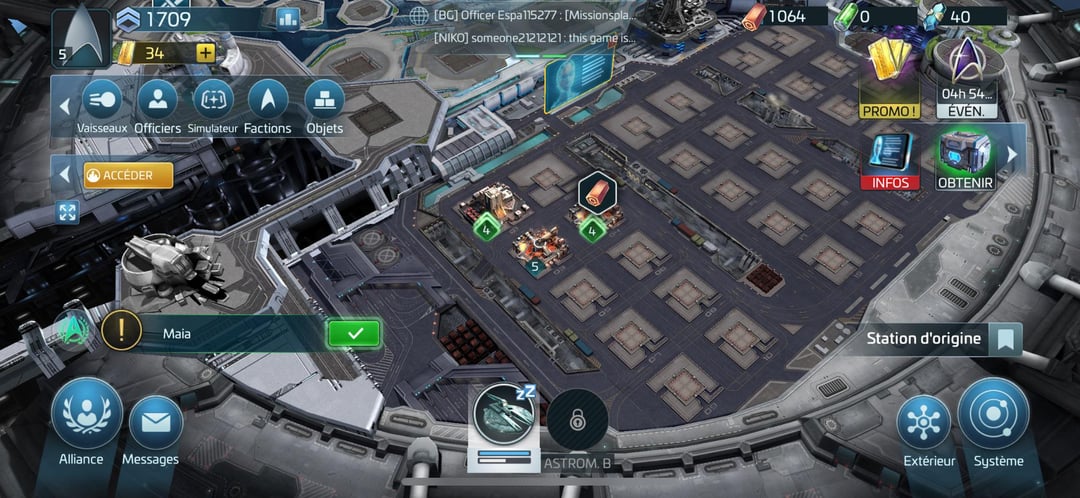The height and width of the screenshot is (498, 1080).
Task: Go to the Système view
Action: (x=993, y=418)
